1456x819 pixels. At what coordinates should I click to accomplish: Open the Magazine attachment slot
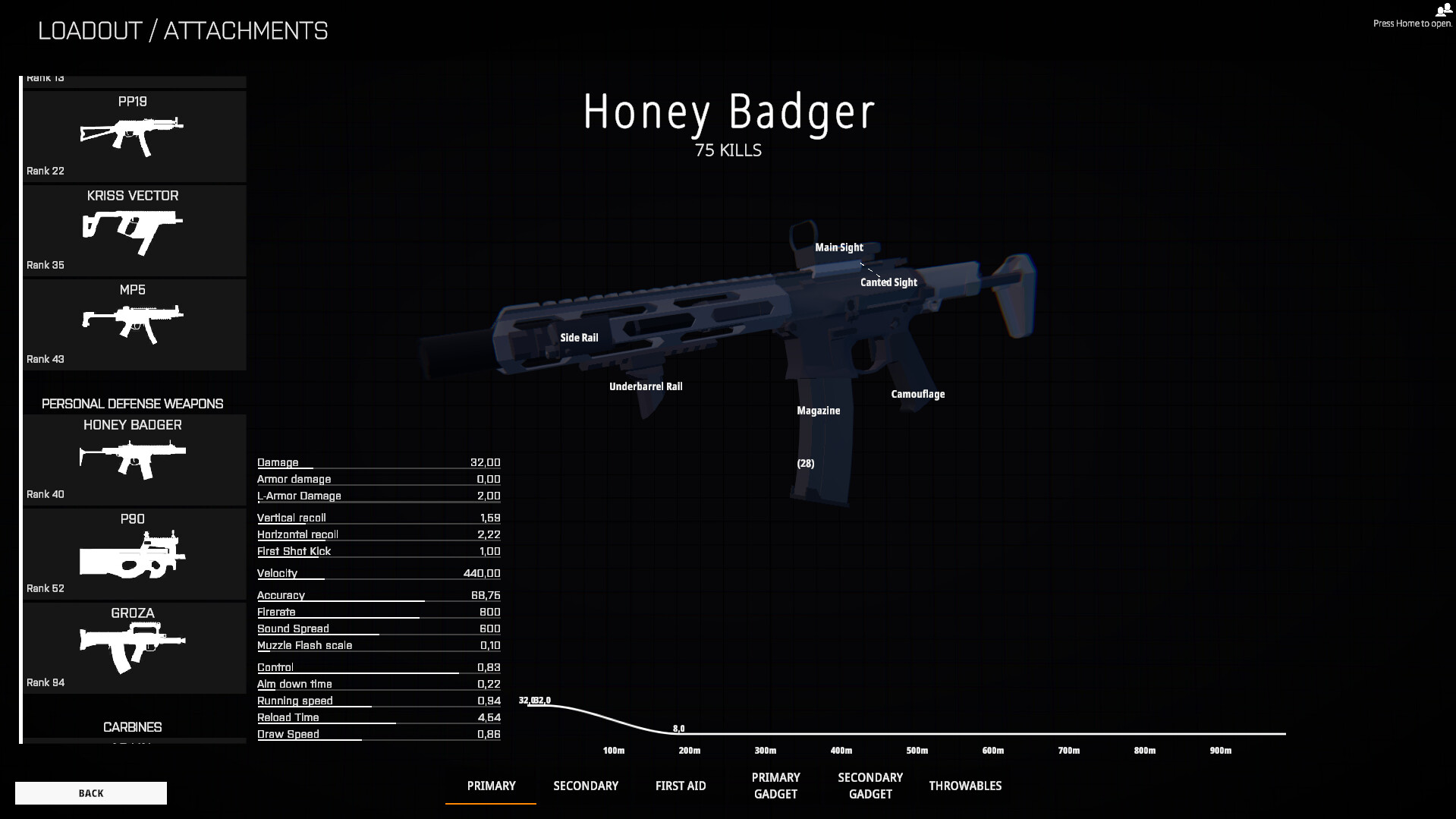[x=817, y=410]
